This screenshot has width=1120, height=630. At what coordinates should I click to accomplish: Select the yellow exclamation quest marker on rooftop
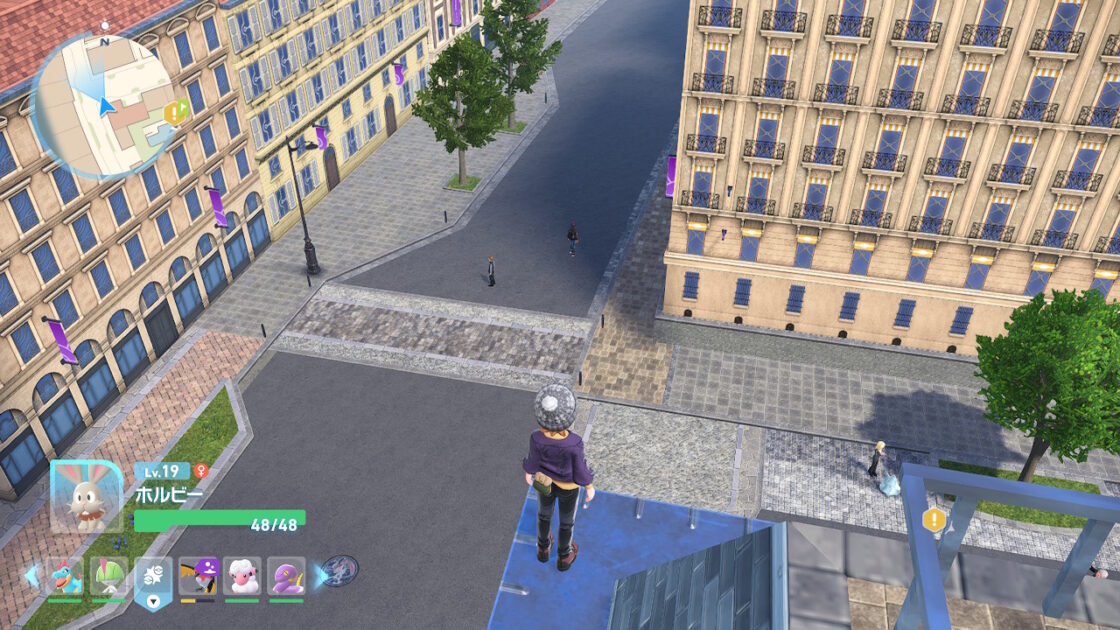pyautogui.click(x=934, y=519)
